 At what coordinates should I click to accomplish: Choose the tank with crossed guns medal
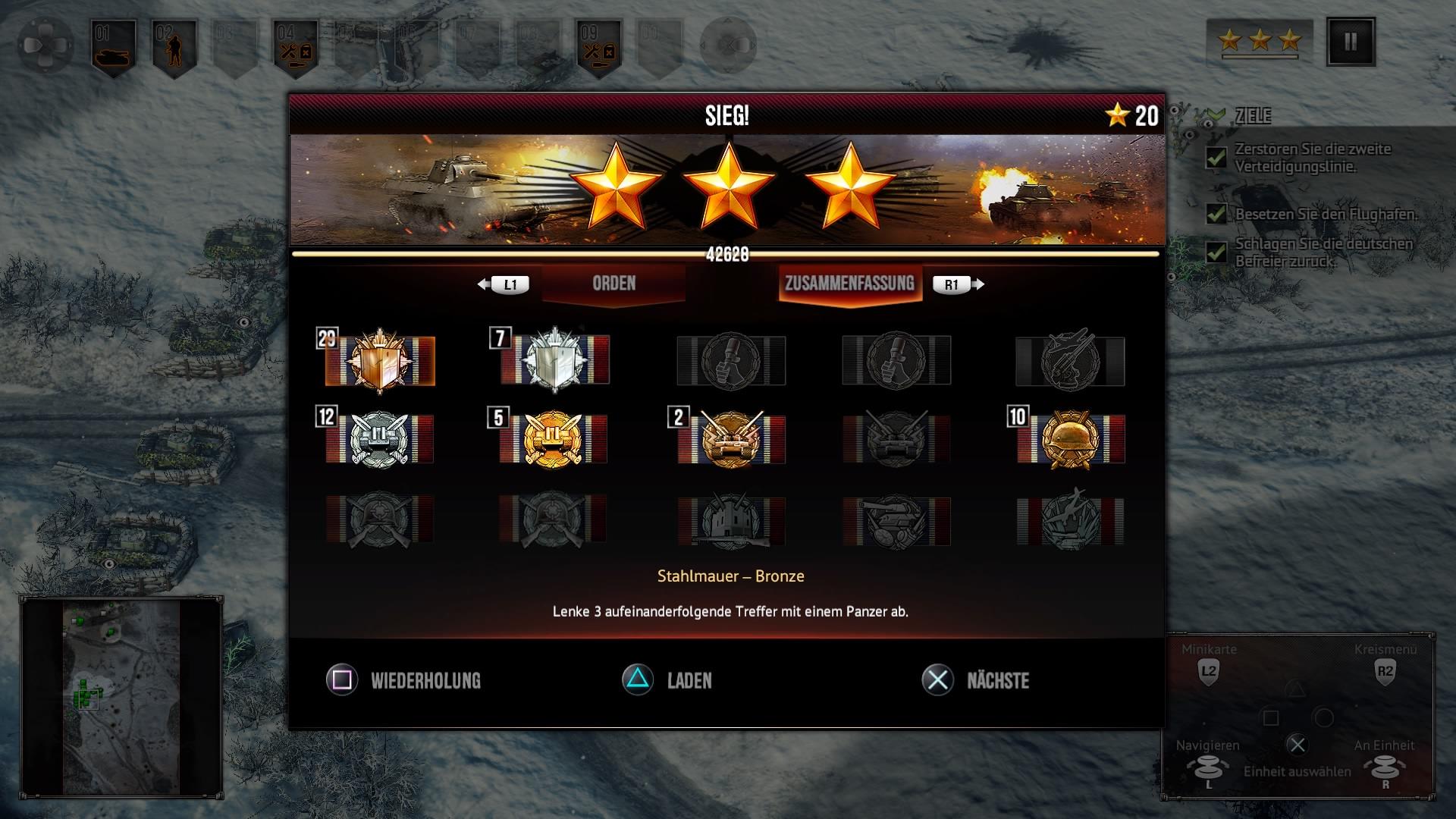pos(732,439)
